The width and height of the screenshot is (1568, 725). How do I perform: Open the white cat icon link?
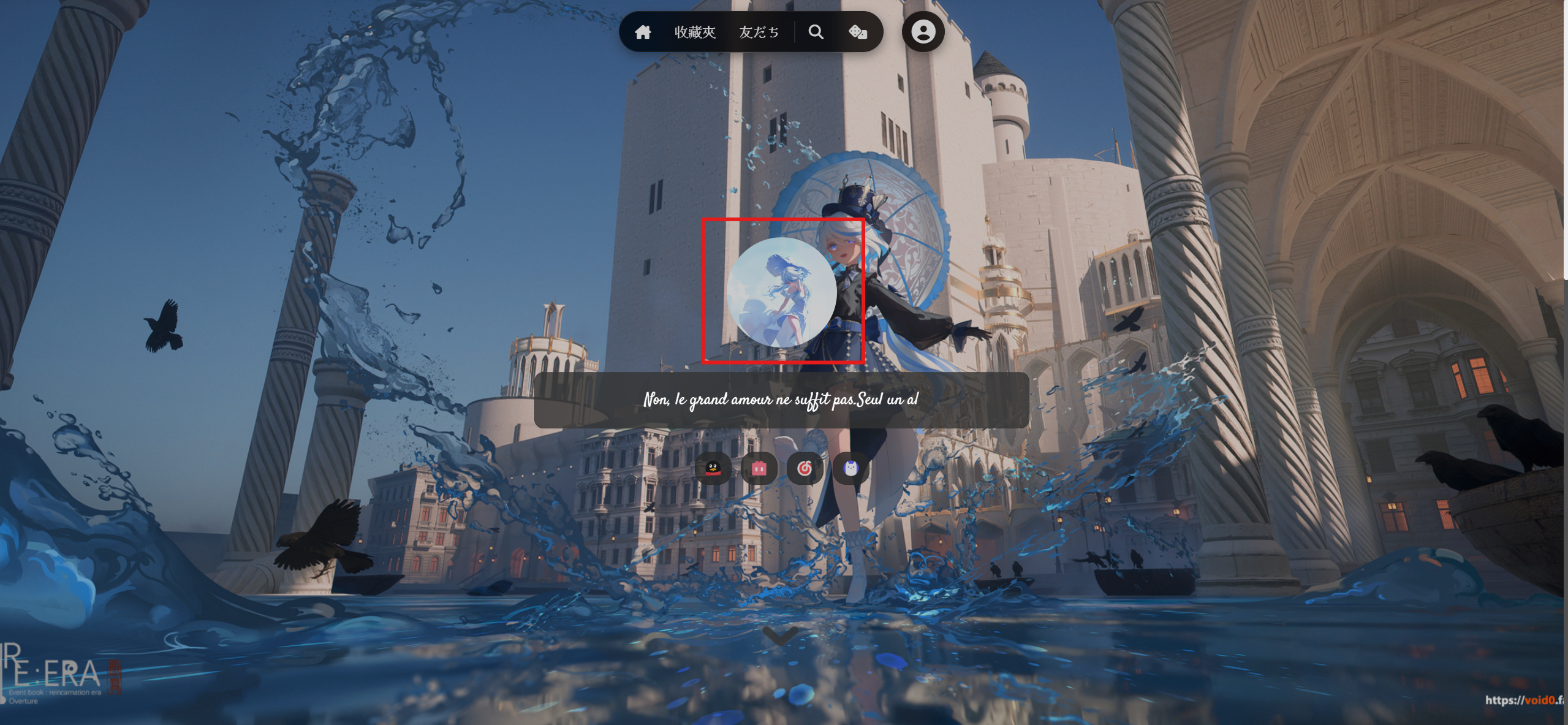850,469
